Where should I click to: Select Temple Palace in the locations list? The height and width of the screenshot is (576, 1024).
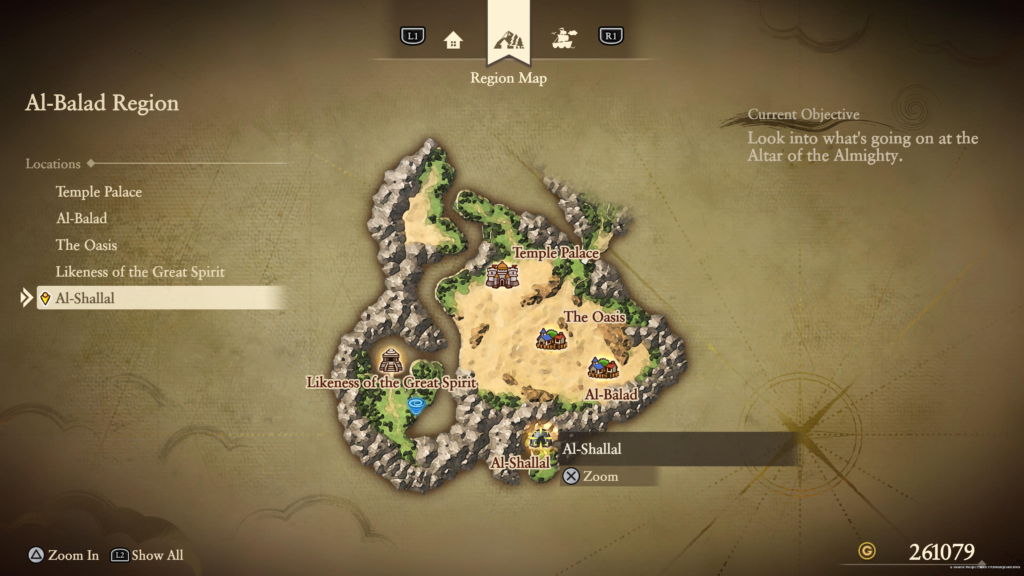pyautogui.click(x=99, y=192)
